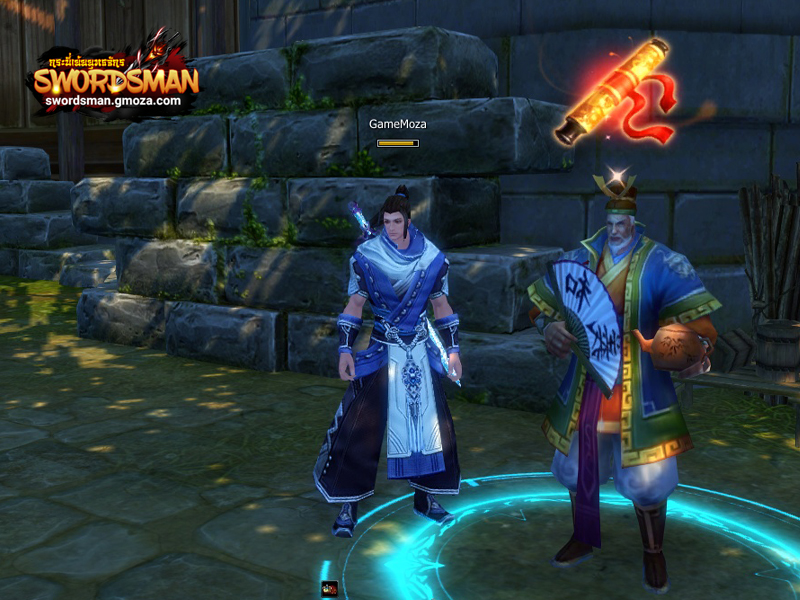Click the small dark icon at the bottom edge
Viewport: 800px width, 600px height.
coord(328,589)
